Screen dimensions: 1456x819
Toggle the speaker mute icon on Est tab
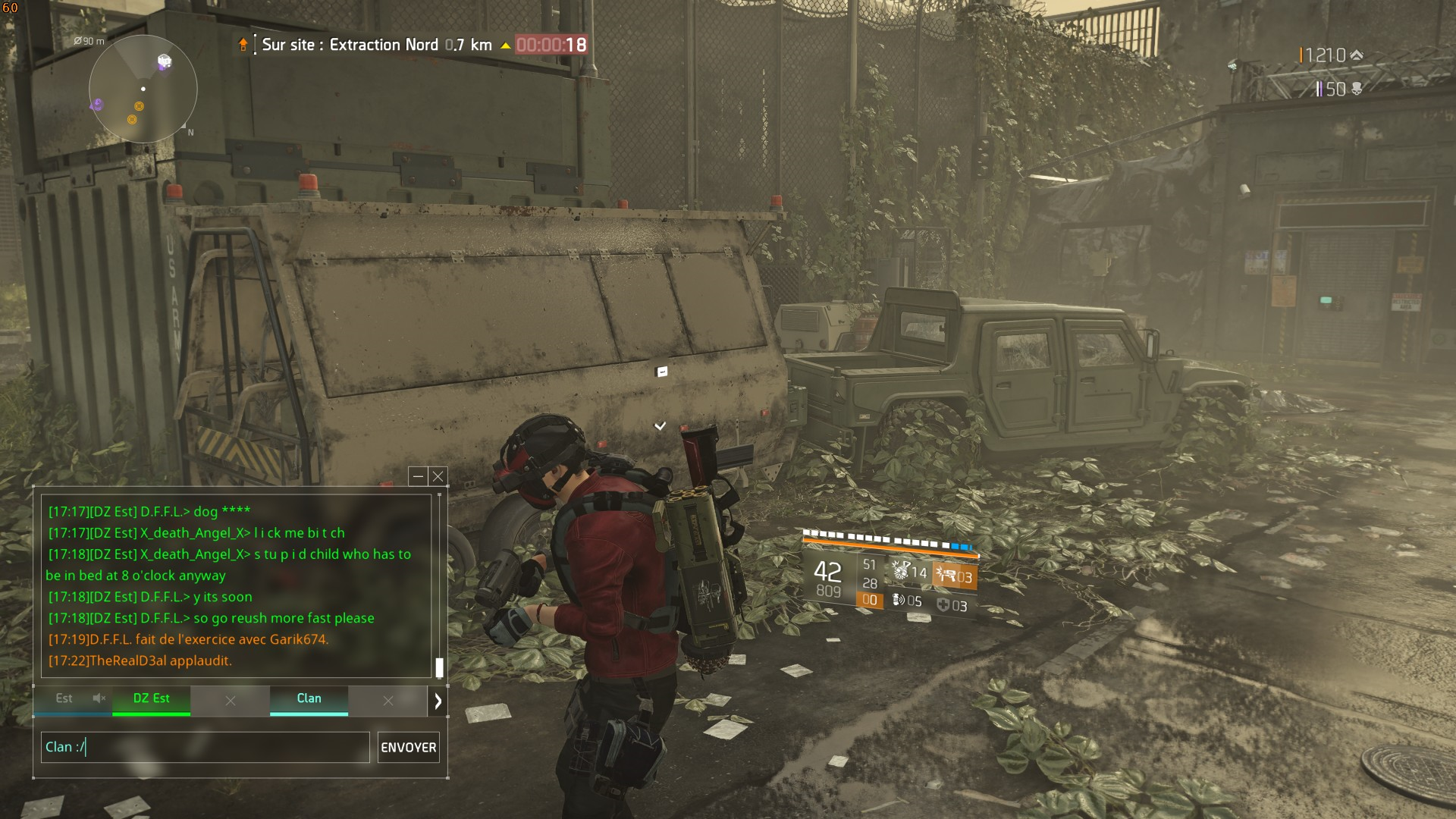coord(99,698)
